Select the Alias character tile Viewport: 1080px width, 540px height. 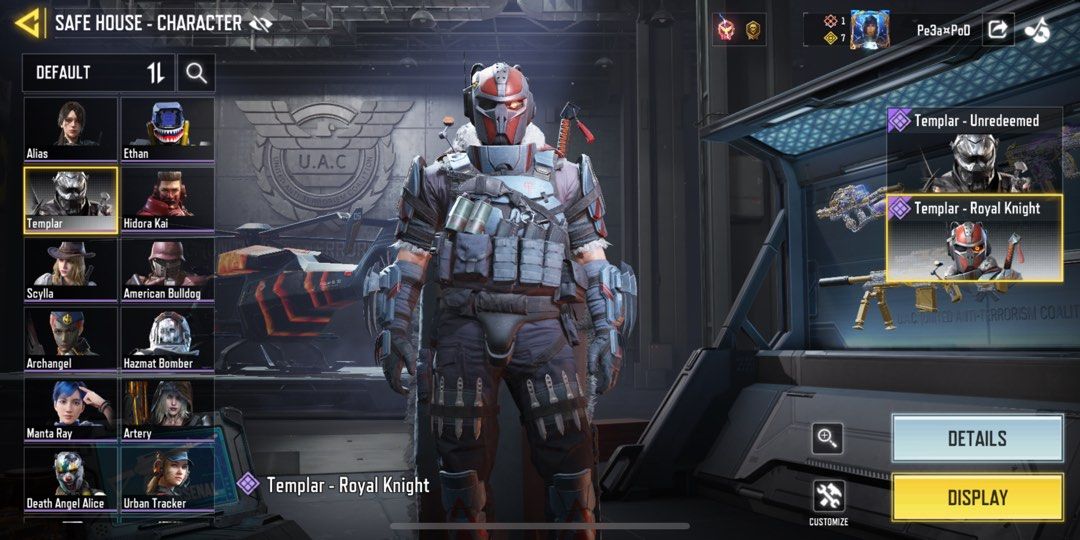pos(70,128)
